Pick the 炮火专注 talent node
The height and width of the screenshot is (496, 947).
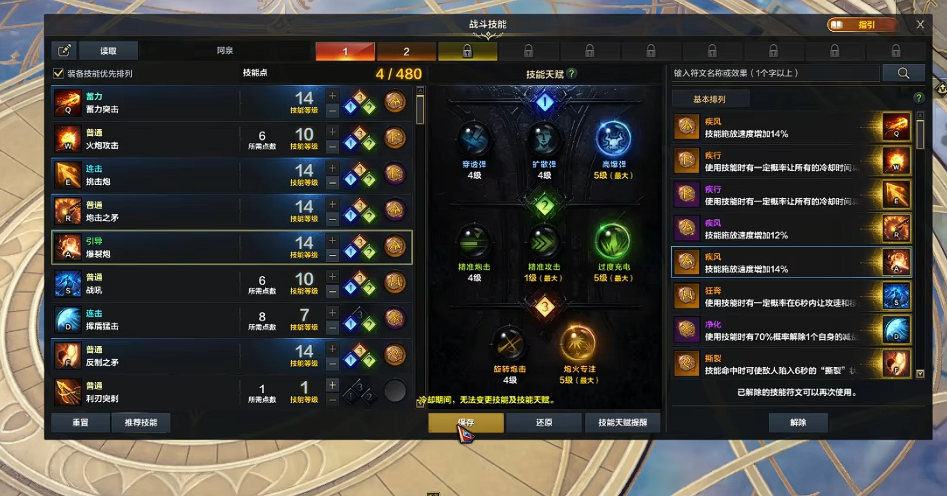(577, 345)
